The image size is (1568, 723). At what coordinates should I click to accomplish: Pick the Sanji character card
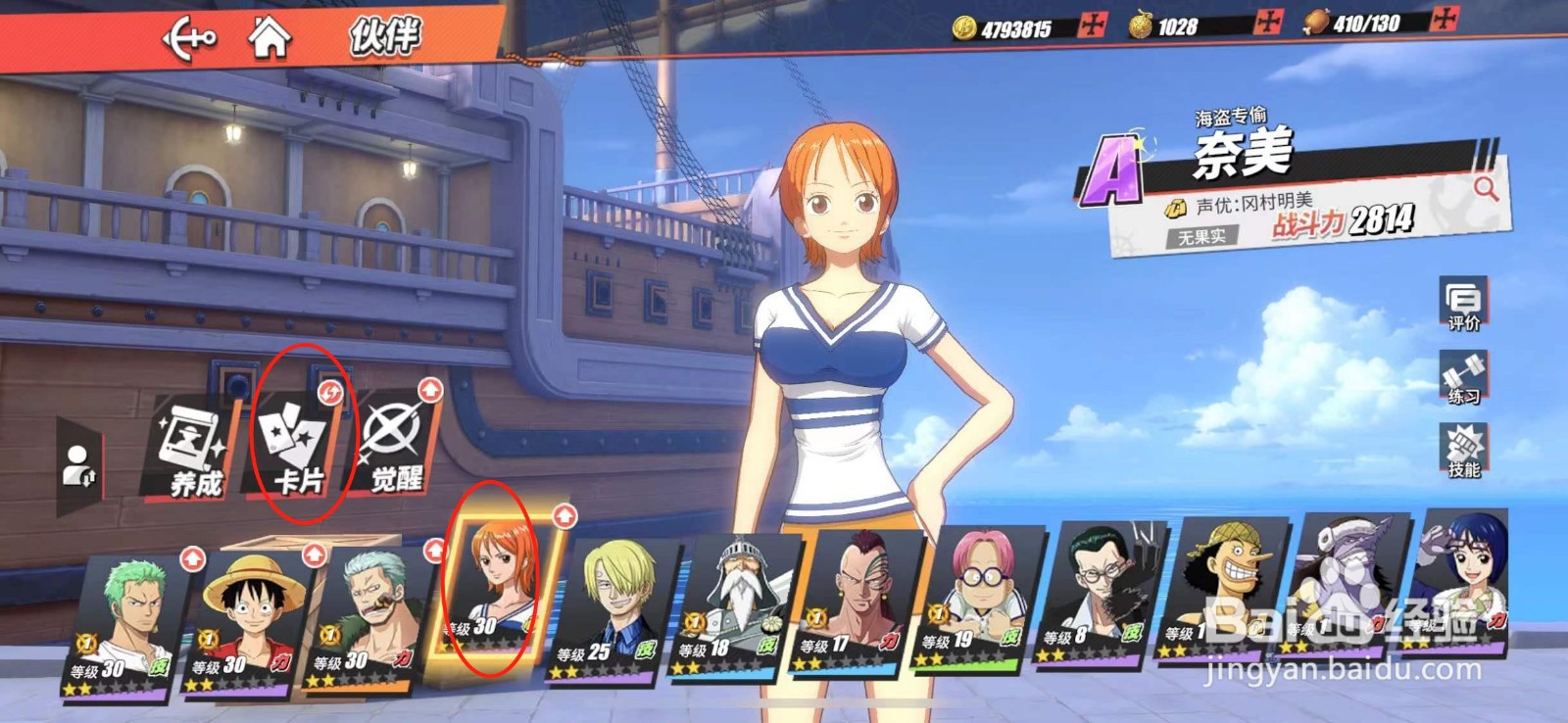point(613,607)
